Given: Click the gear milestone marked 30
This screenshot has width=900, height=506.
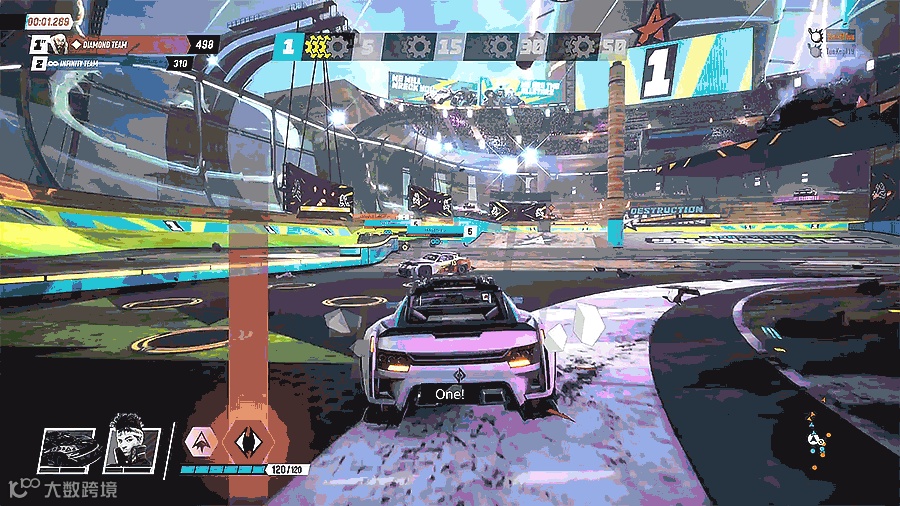Looking at the screenshot, I should (496, 46).
